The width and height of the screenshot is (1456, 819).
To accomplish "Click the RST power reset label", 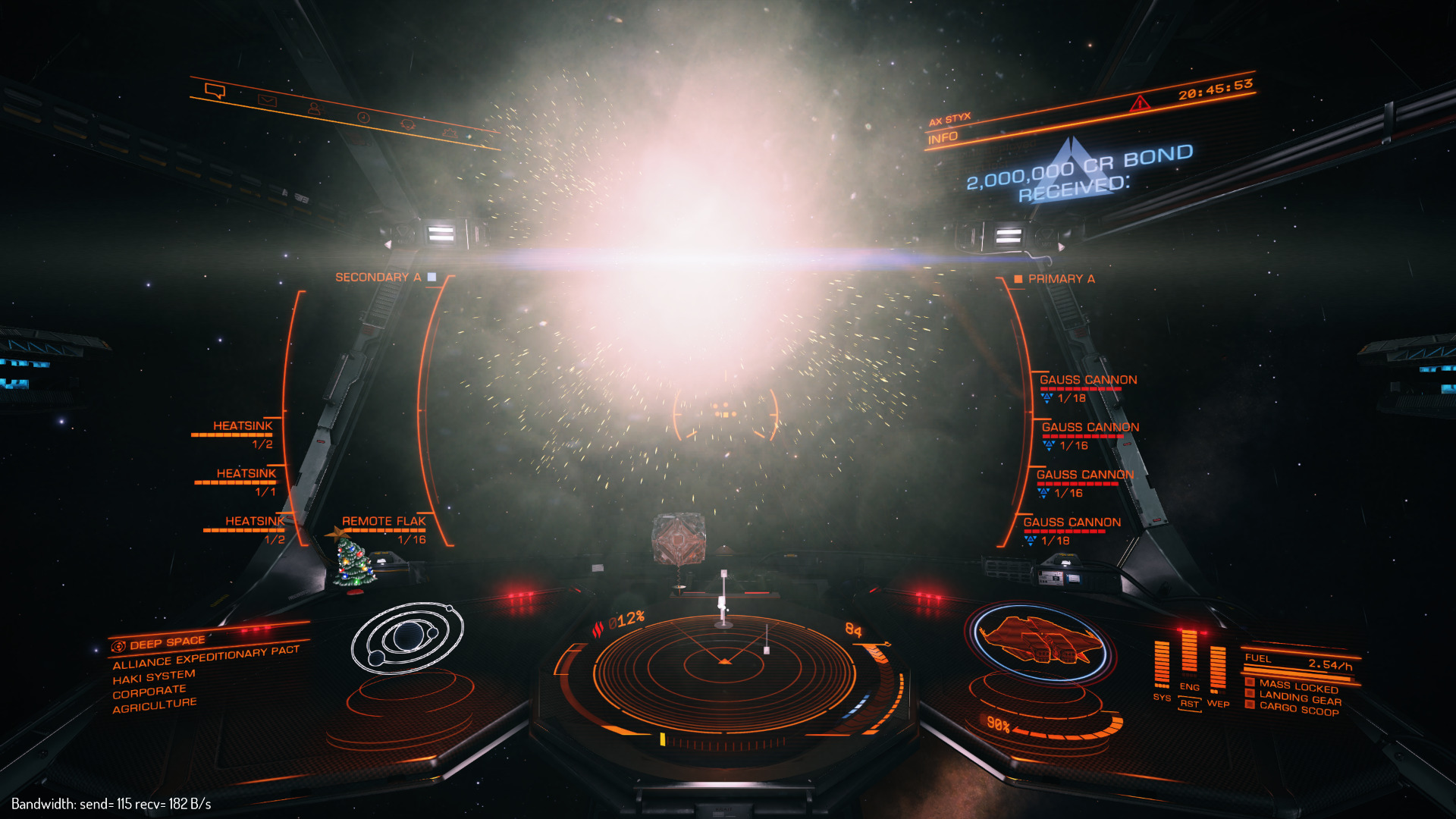I will coord(1189,704).
